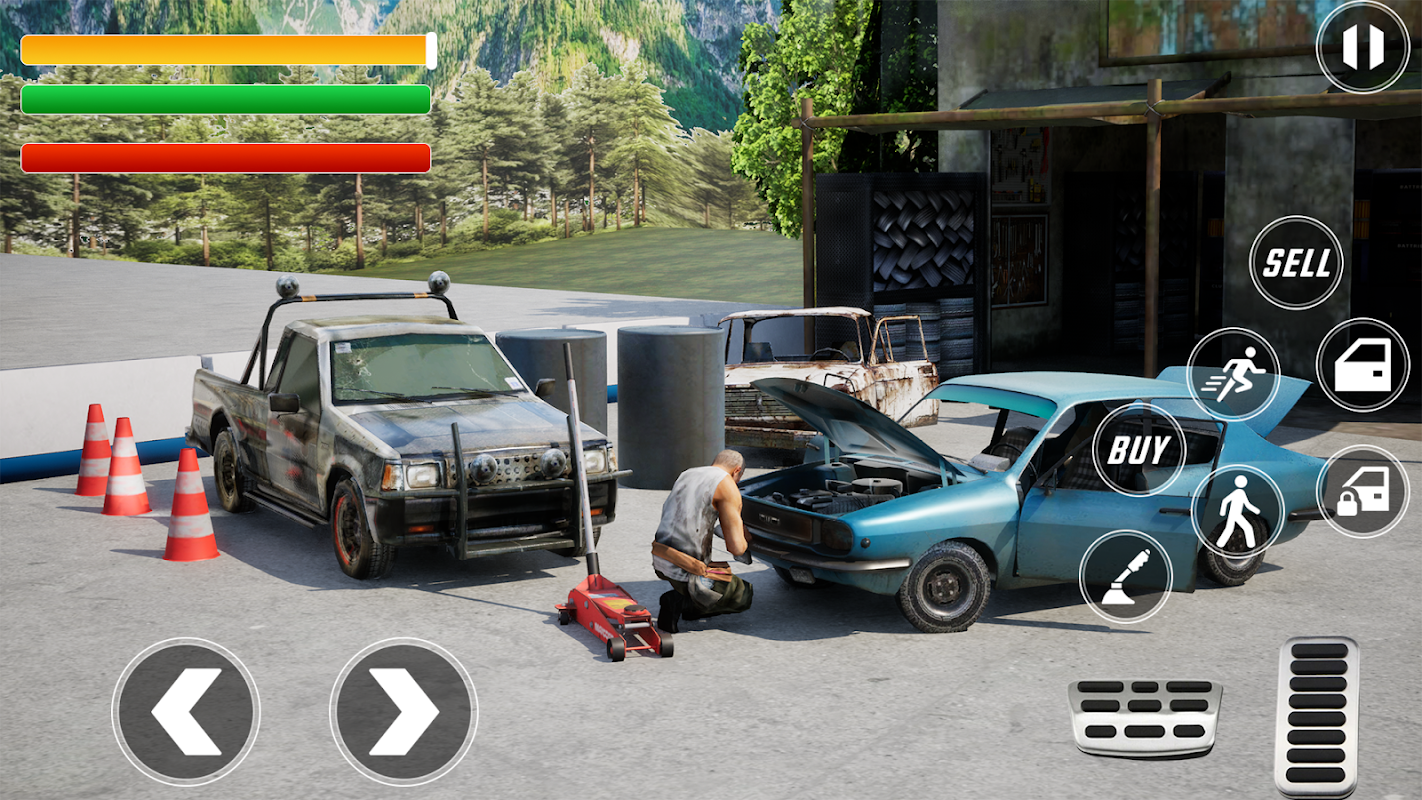
Task: Open the car door icon button
Action: point(1362,365)
